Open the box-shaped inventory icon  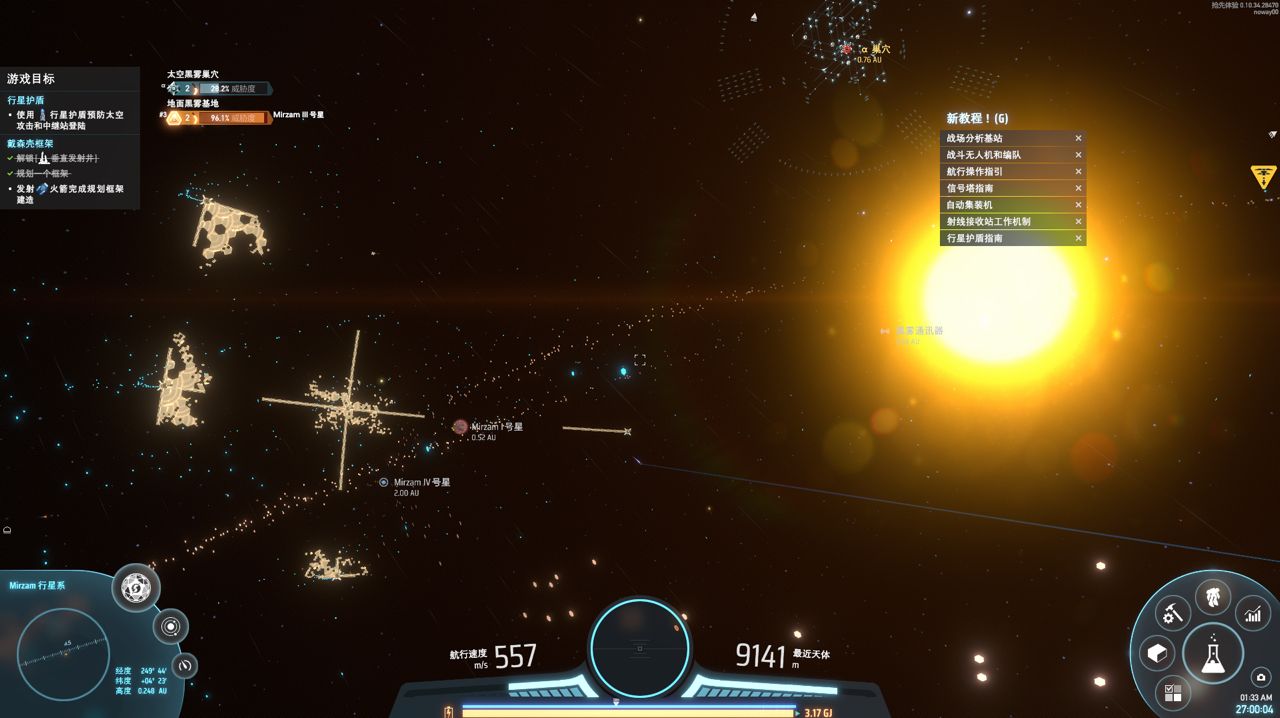pos(1157,654)
